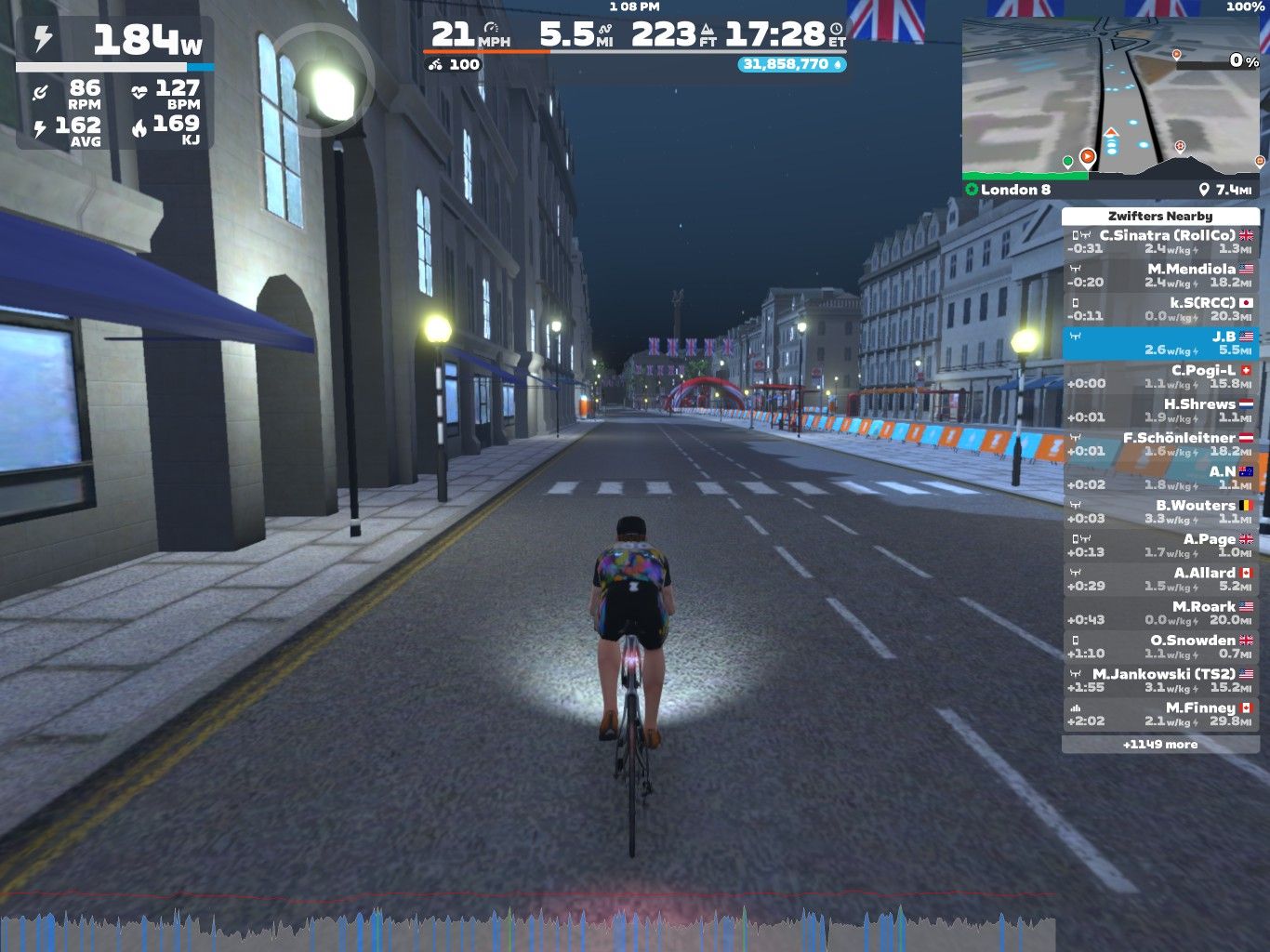
Task: Choose rider k.S(RCC) in the list
Action: [x=1160, y=309]
